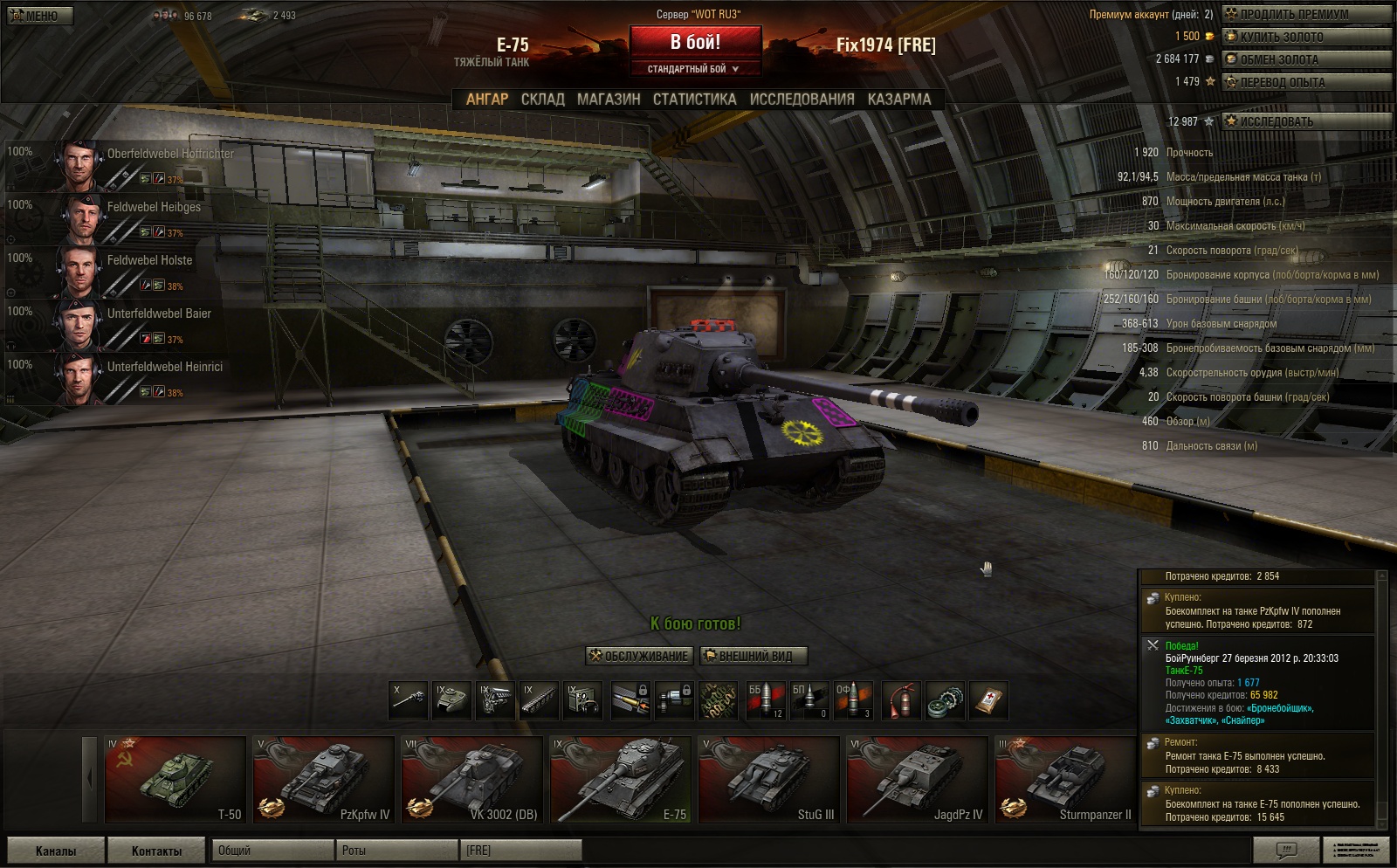Screen dimensions: 1397x868
Task: Show the СТАТИСТИКА tab
Action: [x=694, y=100]
